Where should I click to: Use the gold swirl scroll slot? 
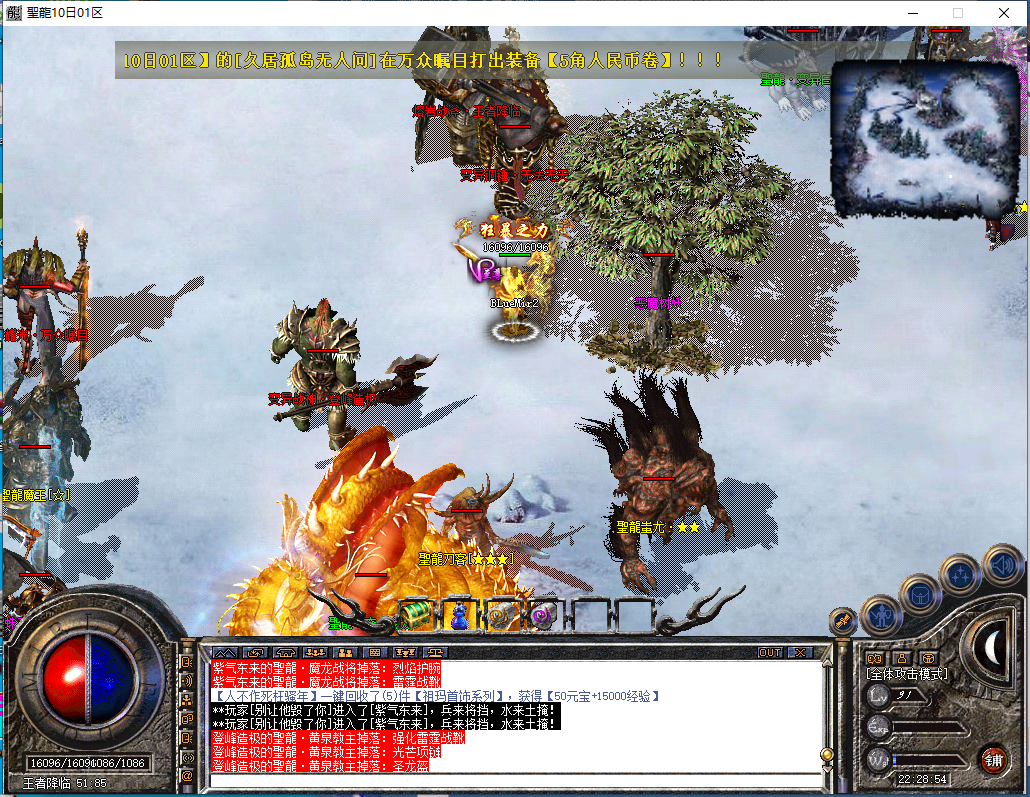(501, 614)
